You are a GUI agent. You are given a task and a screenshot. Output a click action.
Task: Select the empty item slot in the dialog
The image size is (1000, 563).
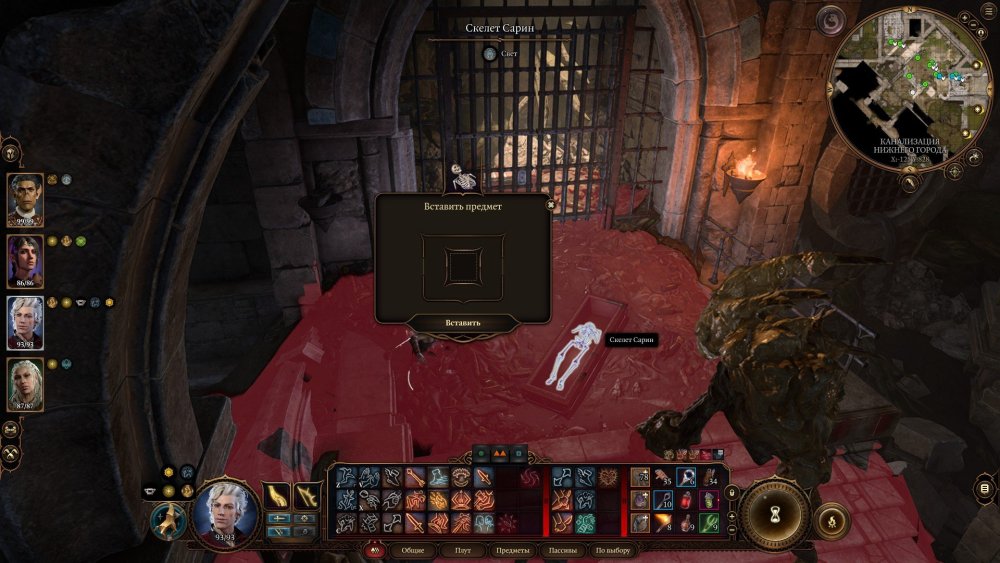(x=462, y=266)
